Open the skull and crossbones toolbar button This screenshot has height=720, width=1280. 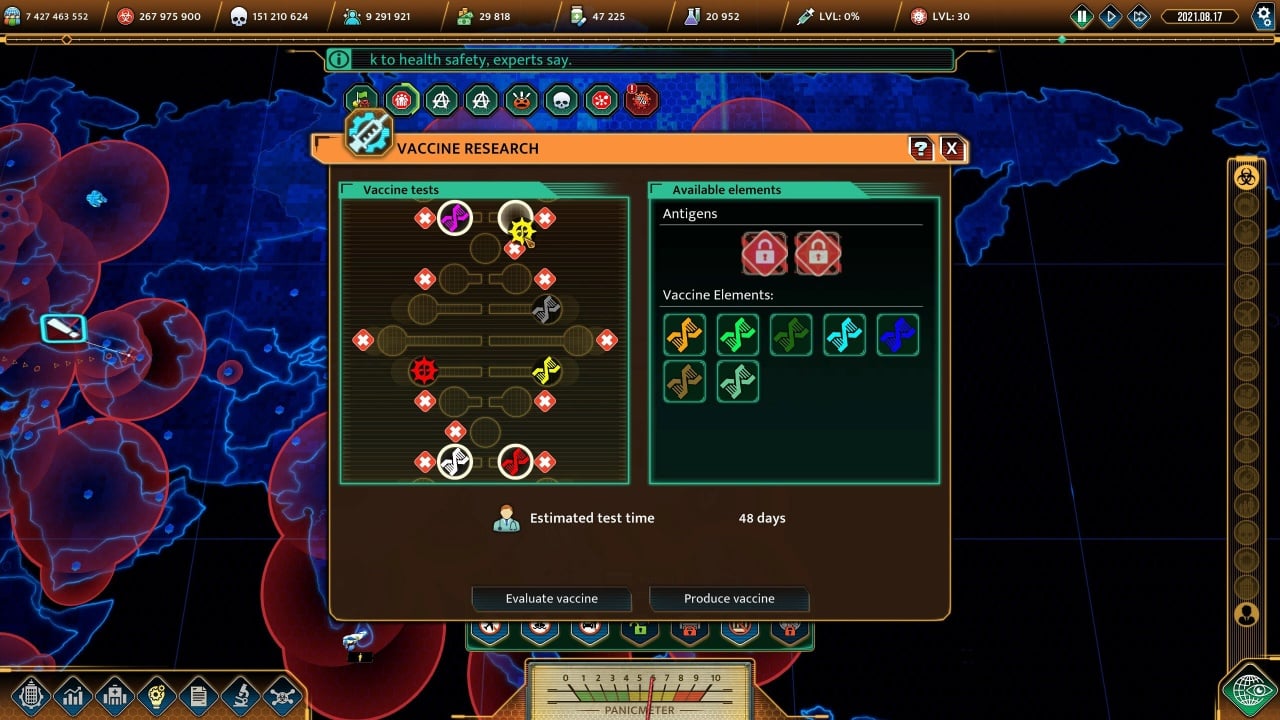(283, 695)
